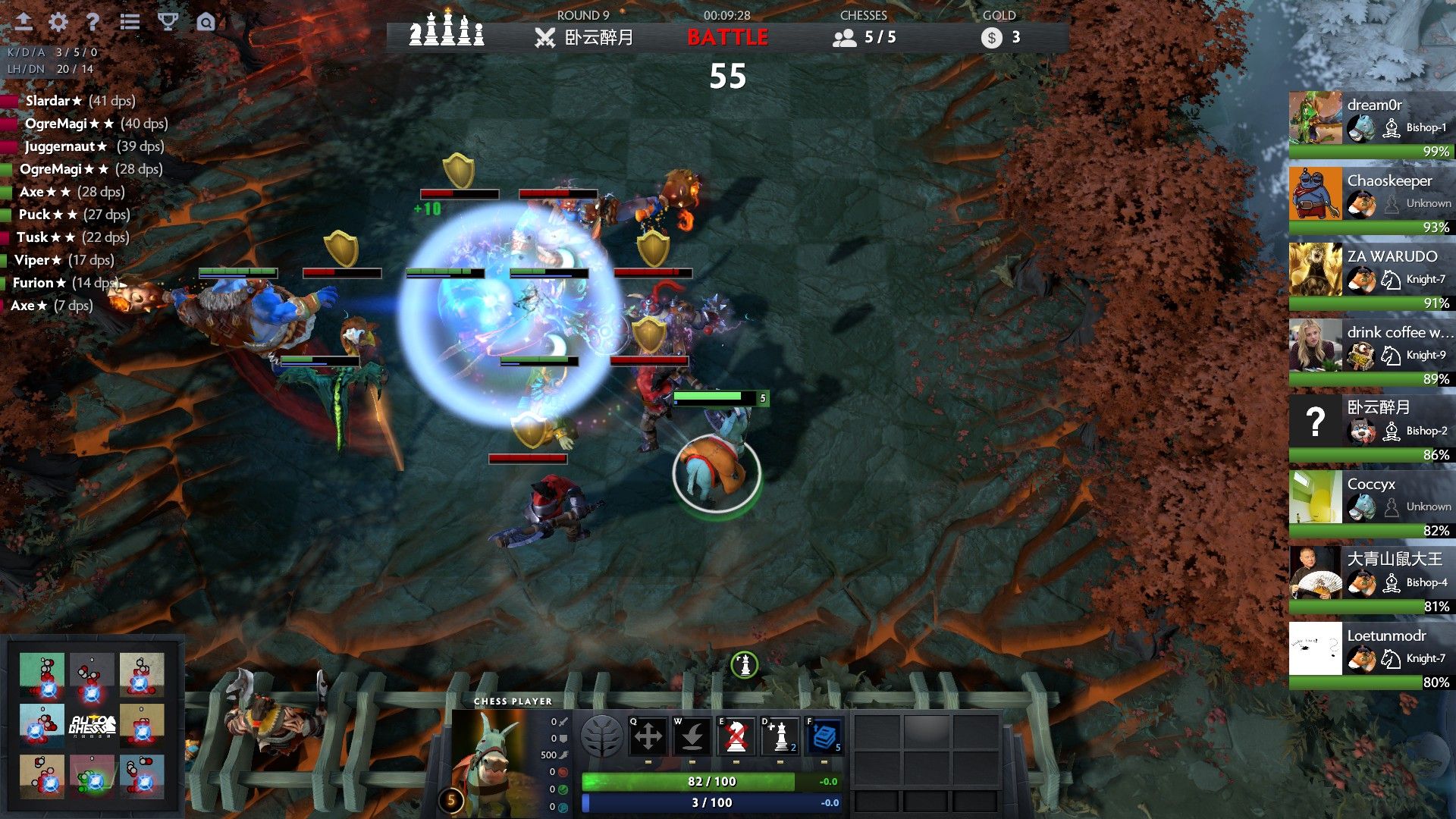Click the pawn indicator below the board

coord(745,664)
